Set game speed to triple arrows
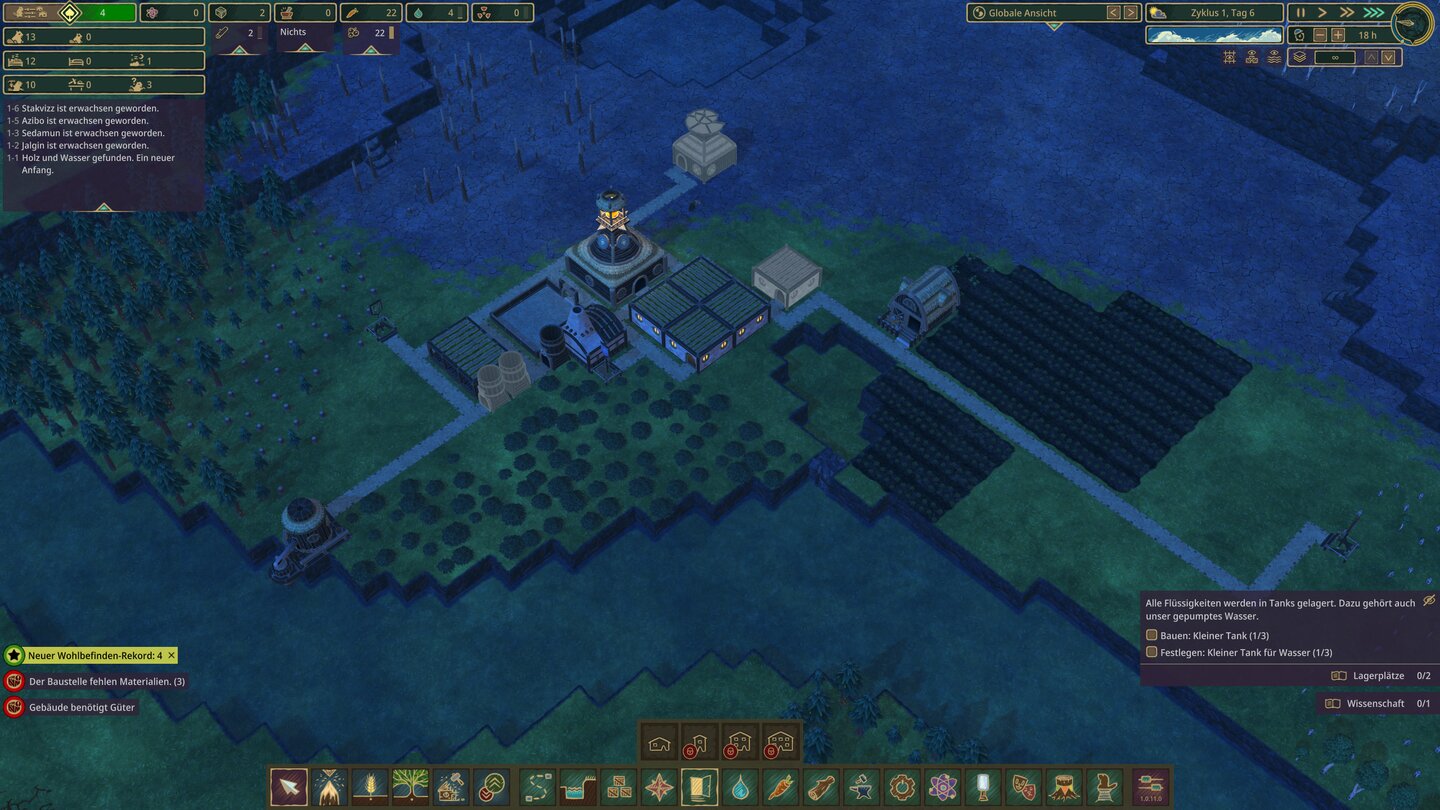 pyautogui.click(x=1373, y=13)
